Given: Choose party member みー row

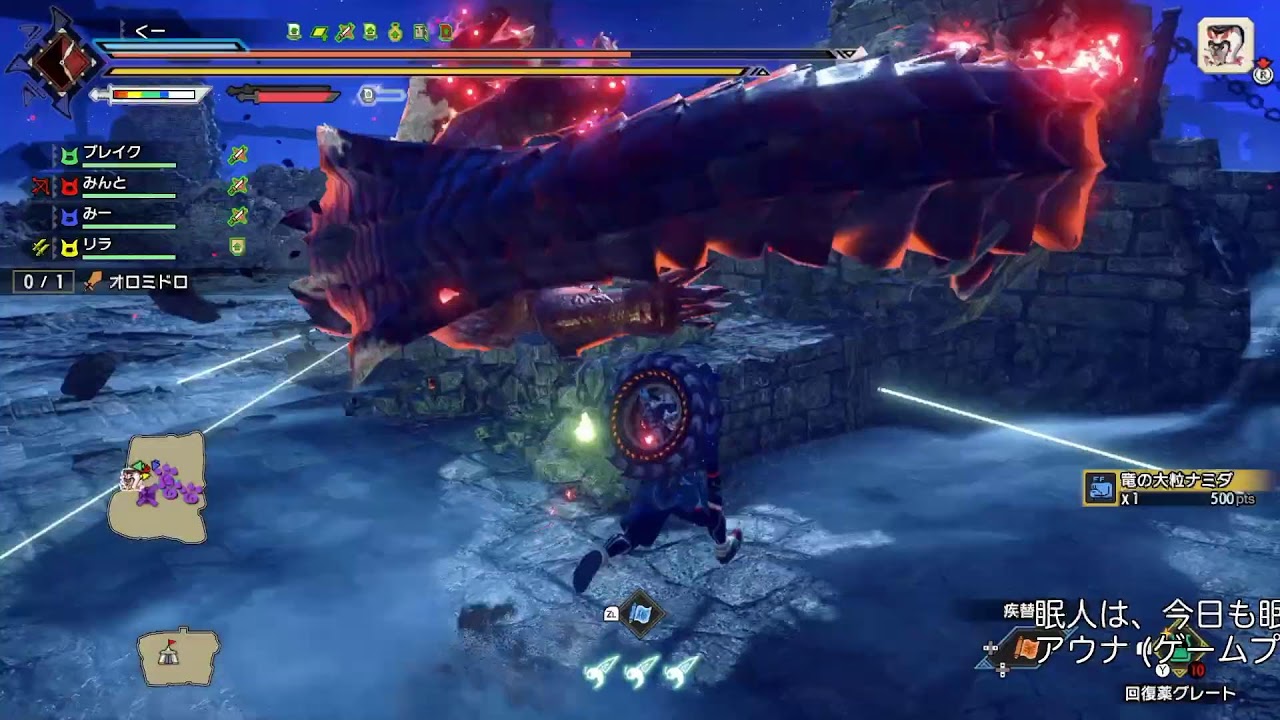Looking at the screenshot, I should pos(98,215).
